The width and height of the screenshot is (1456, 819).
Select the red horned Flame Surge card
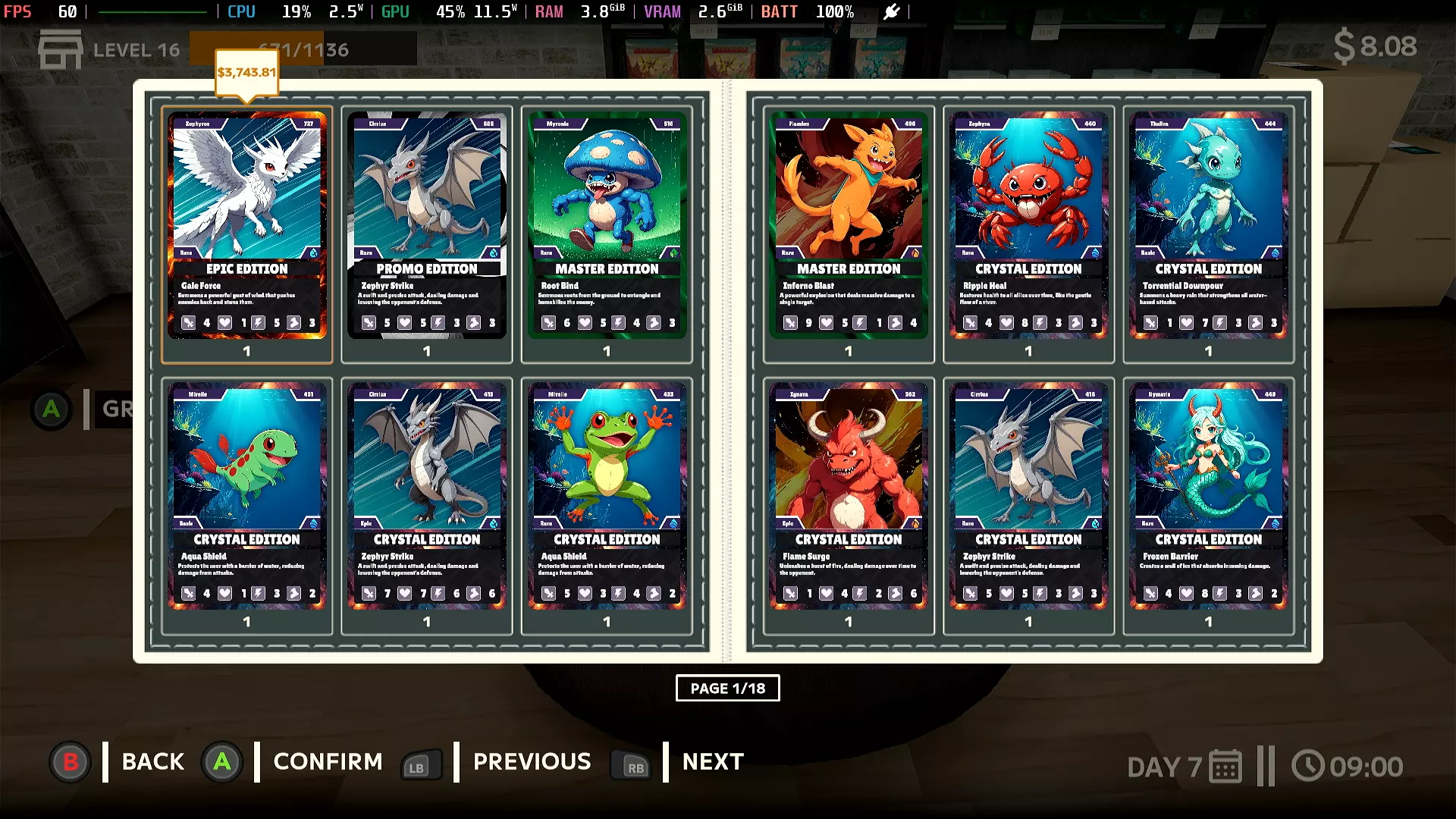coord(848,496)
